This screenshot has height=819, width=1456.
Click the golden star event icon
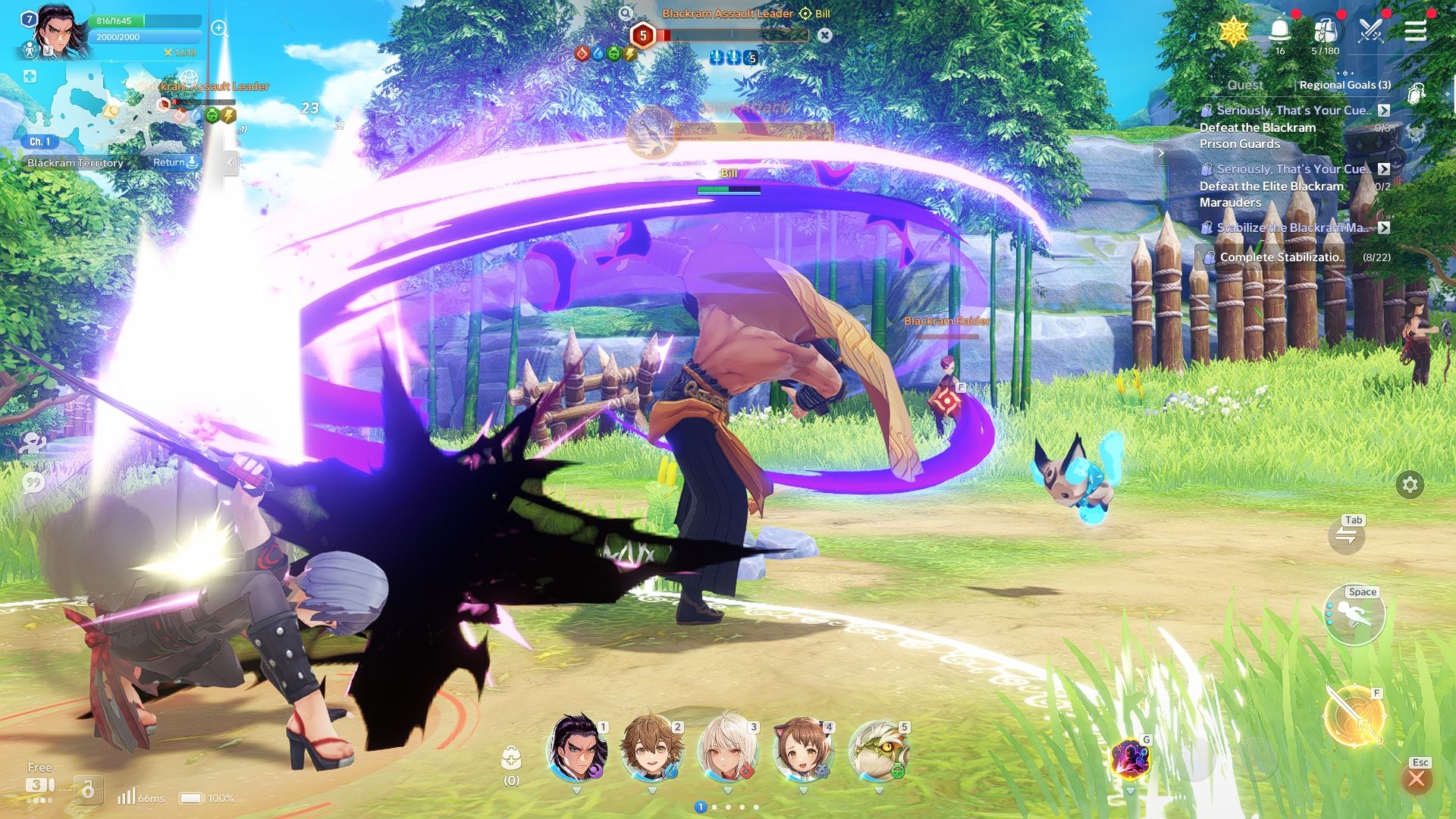coord(1234,32)
